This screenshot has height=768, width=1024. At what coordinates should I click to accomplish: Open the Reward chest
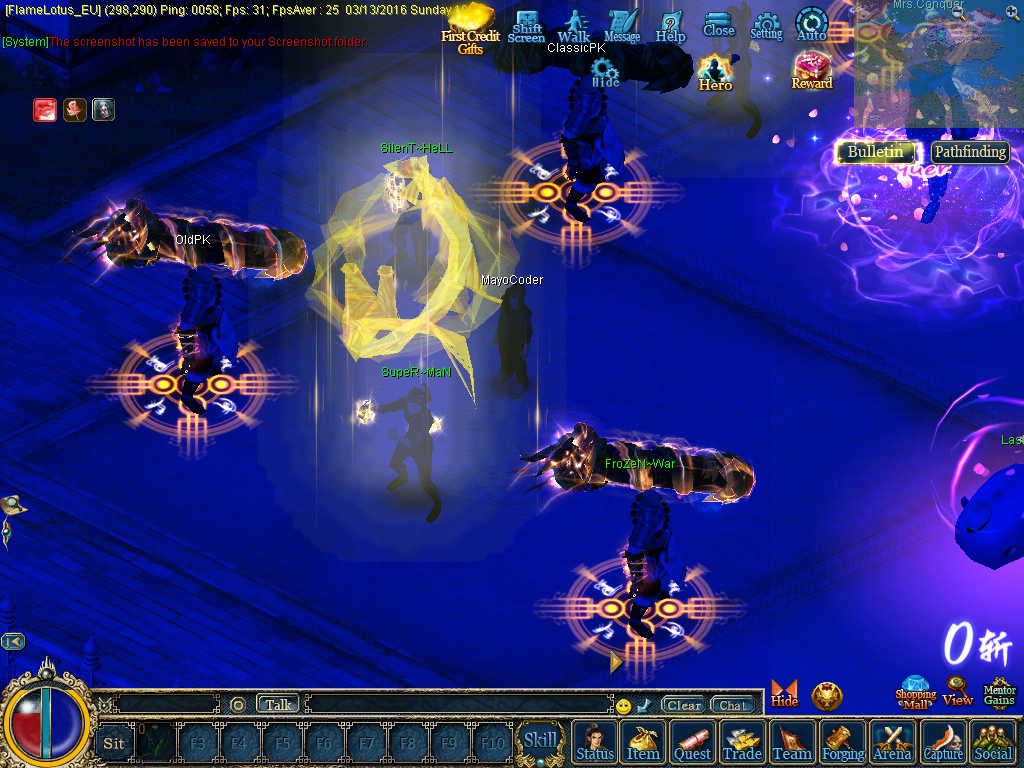(812, 70)
